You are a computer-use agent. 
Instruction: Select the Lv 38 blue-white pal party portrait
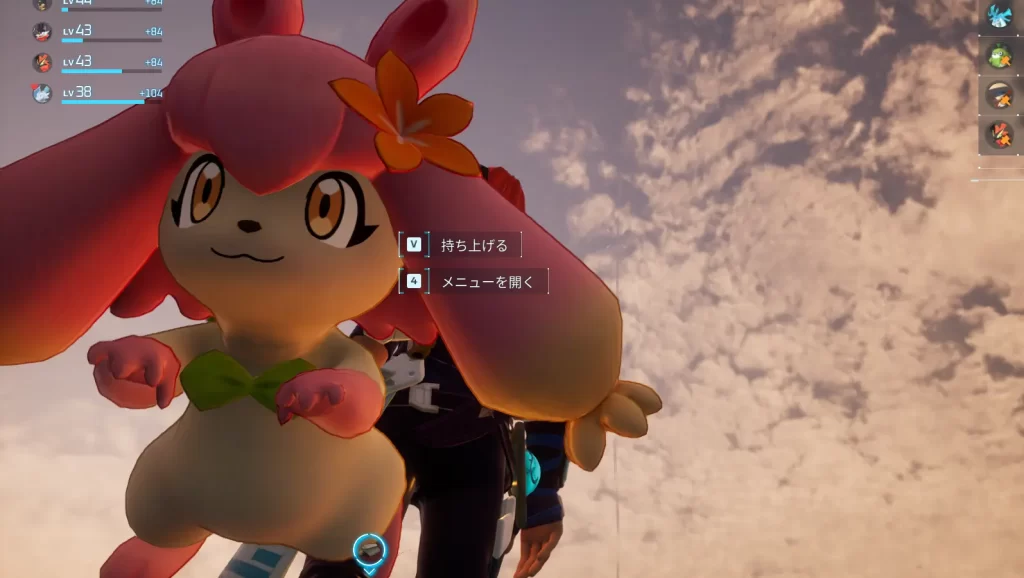42,93
